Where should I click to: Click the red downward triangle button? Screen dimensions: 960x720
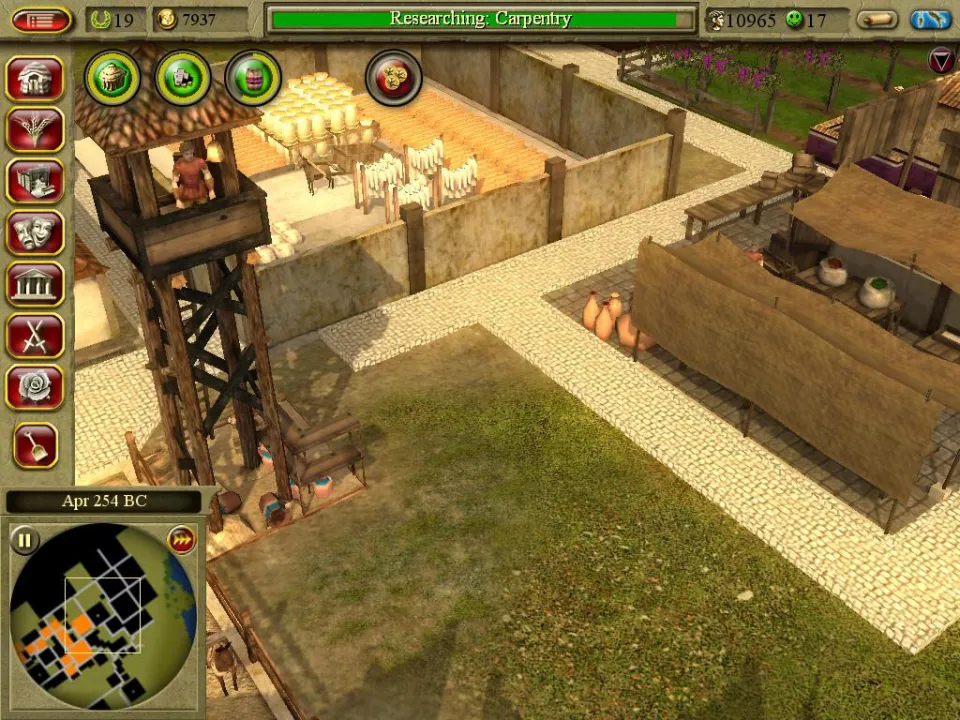tap(941, 60)
